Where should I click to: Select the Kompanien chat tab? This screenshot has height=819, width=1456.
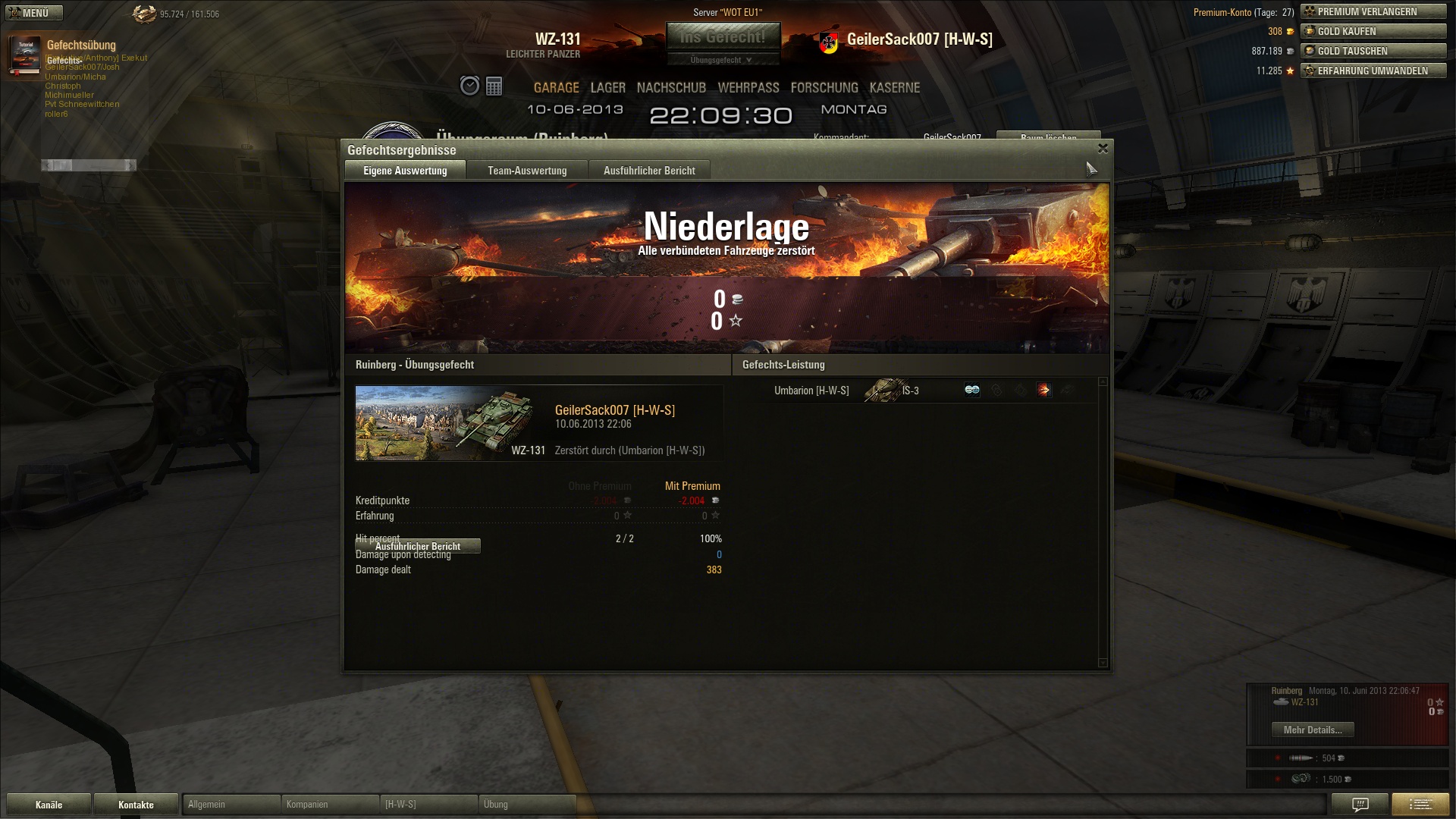click(329, 805)
